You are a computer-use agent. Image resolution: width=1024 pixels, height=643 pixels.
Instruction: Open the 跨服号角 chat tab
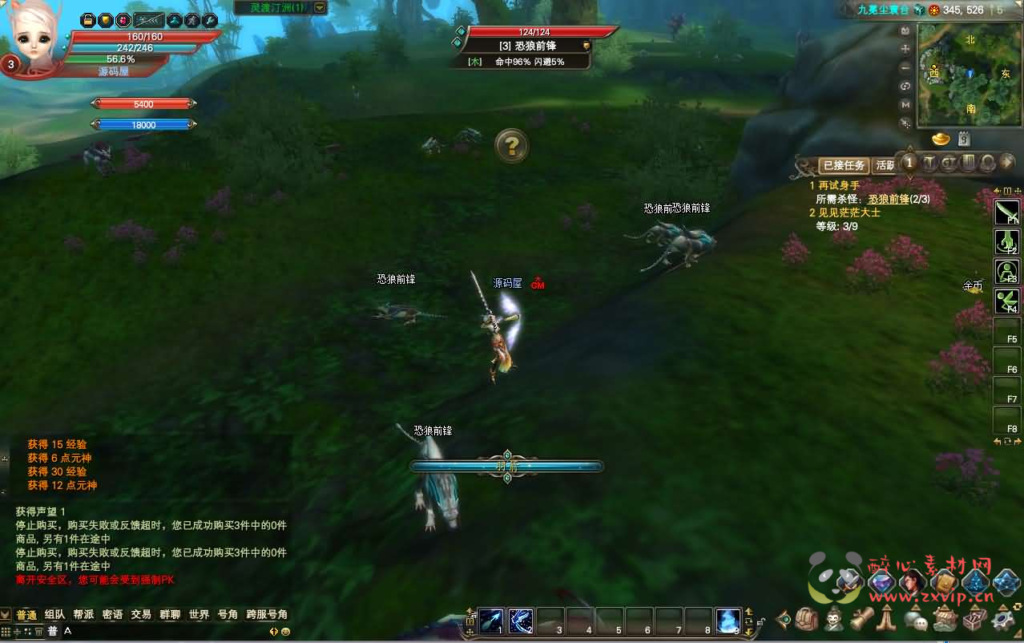267,614
